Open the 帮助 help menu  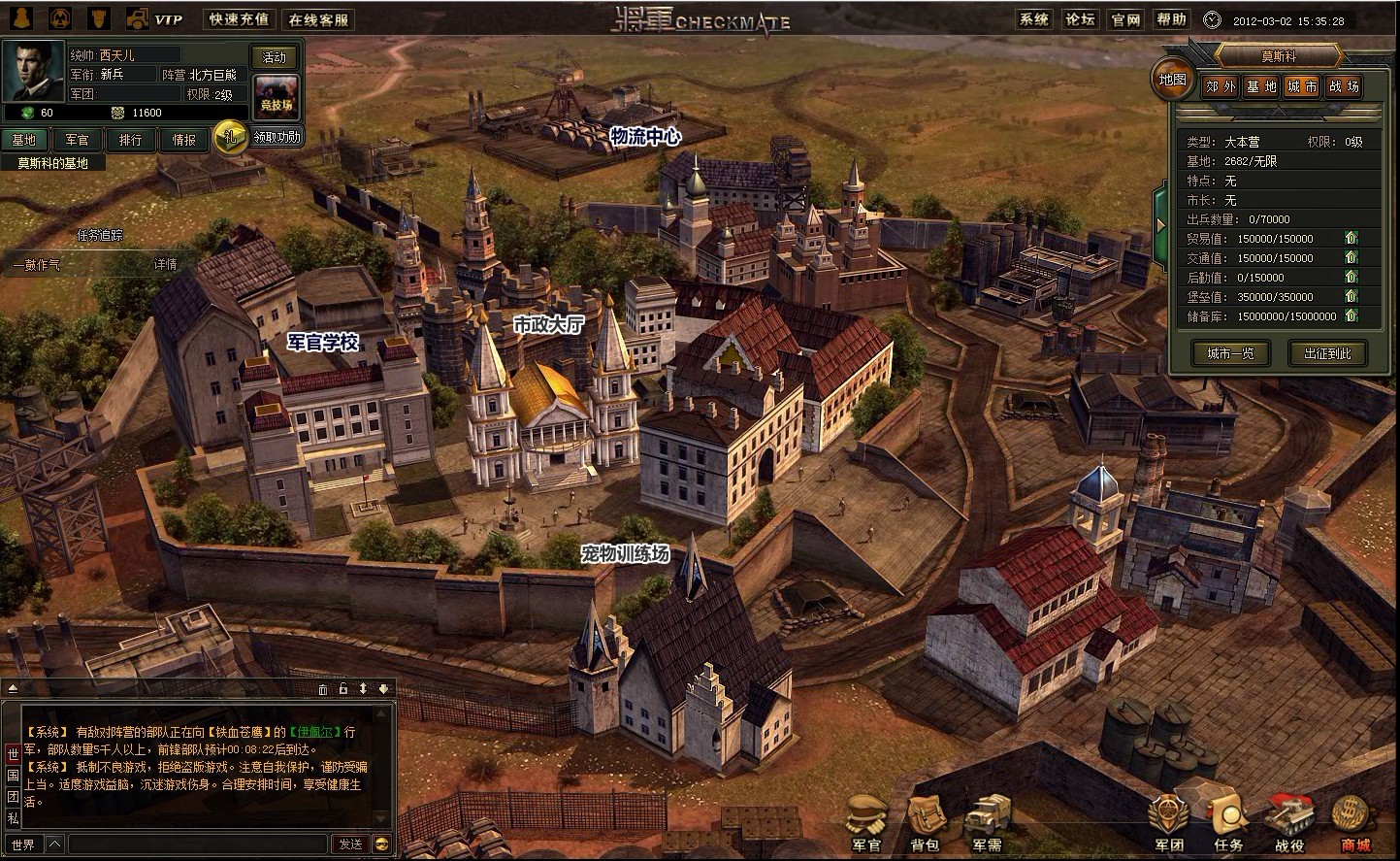(x=1171, y=19)
